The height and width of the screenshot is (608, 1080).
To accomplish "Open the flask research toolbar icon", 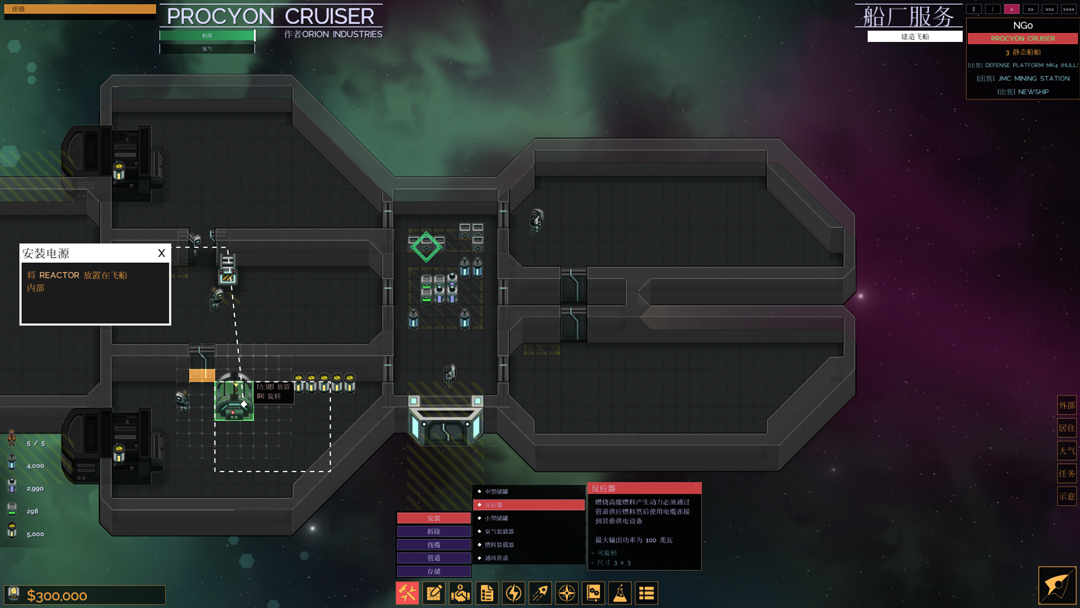I will [x=620, y=593].
